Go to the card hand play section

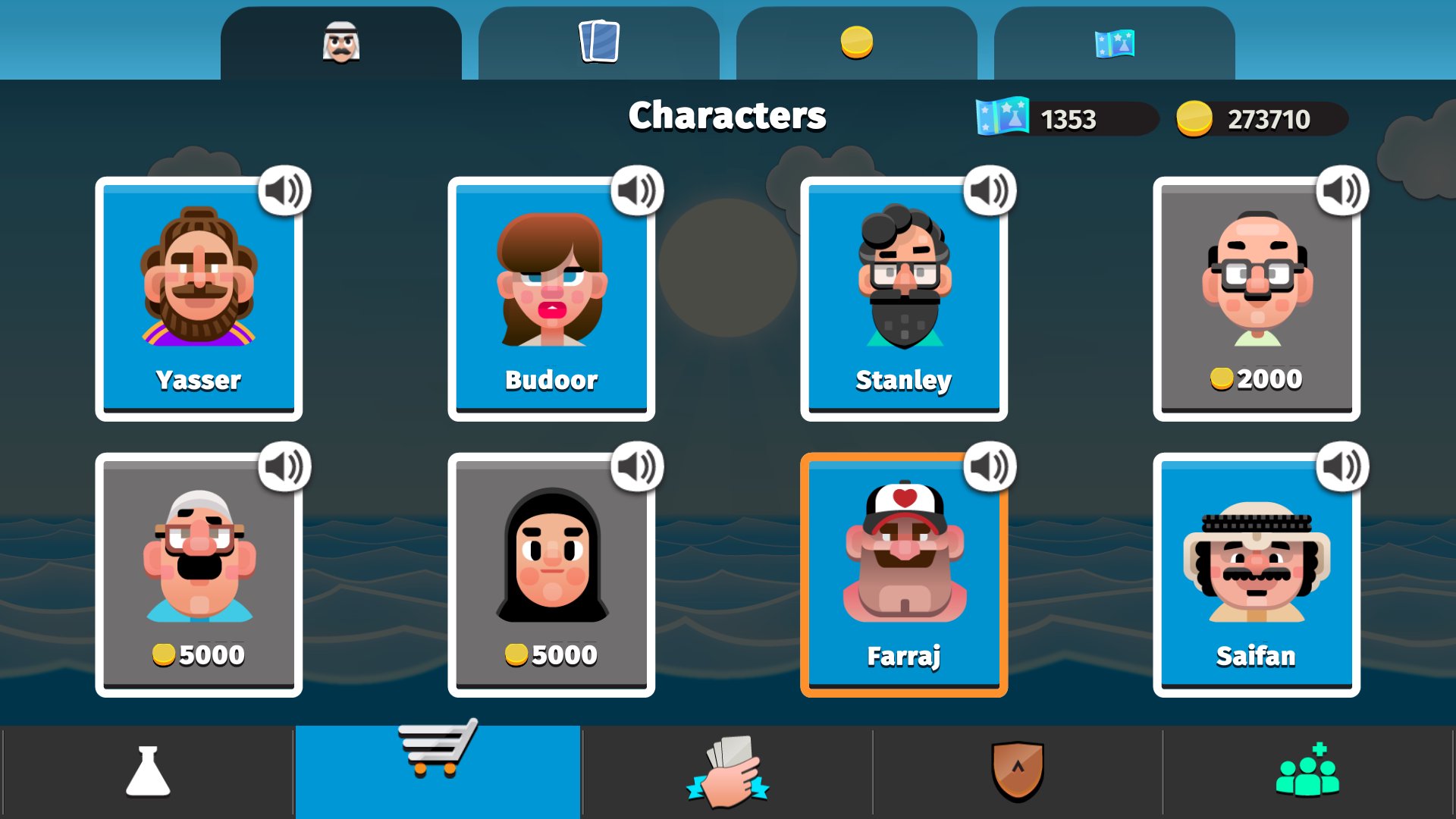pyautogui.click(x=727, y=772)
